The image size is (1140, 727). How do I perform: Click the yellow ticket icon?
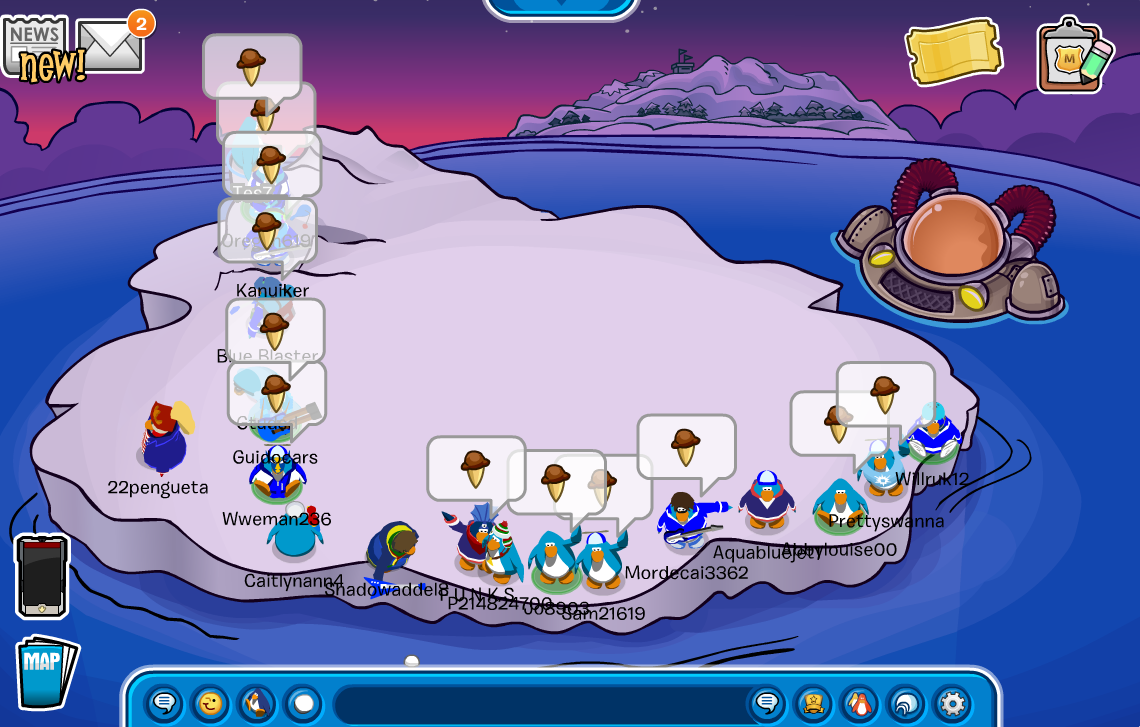953,52
